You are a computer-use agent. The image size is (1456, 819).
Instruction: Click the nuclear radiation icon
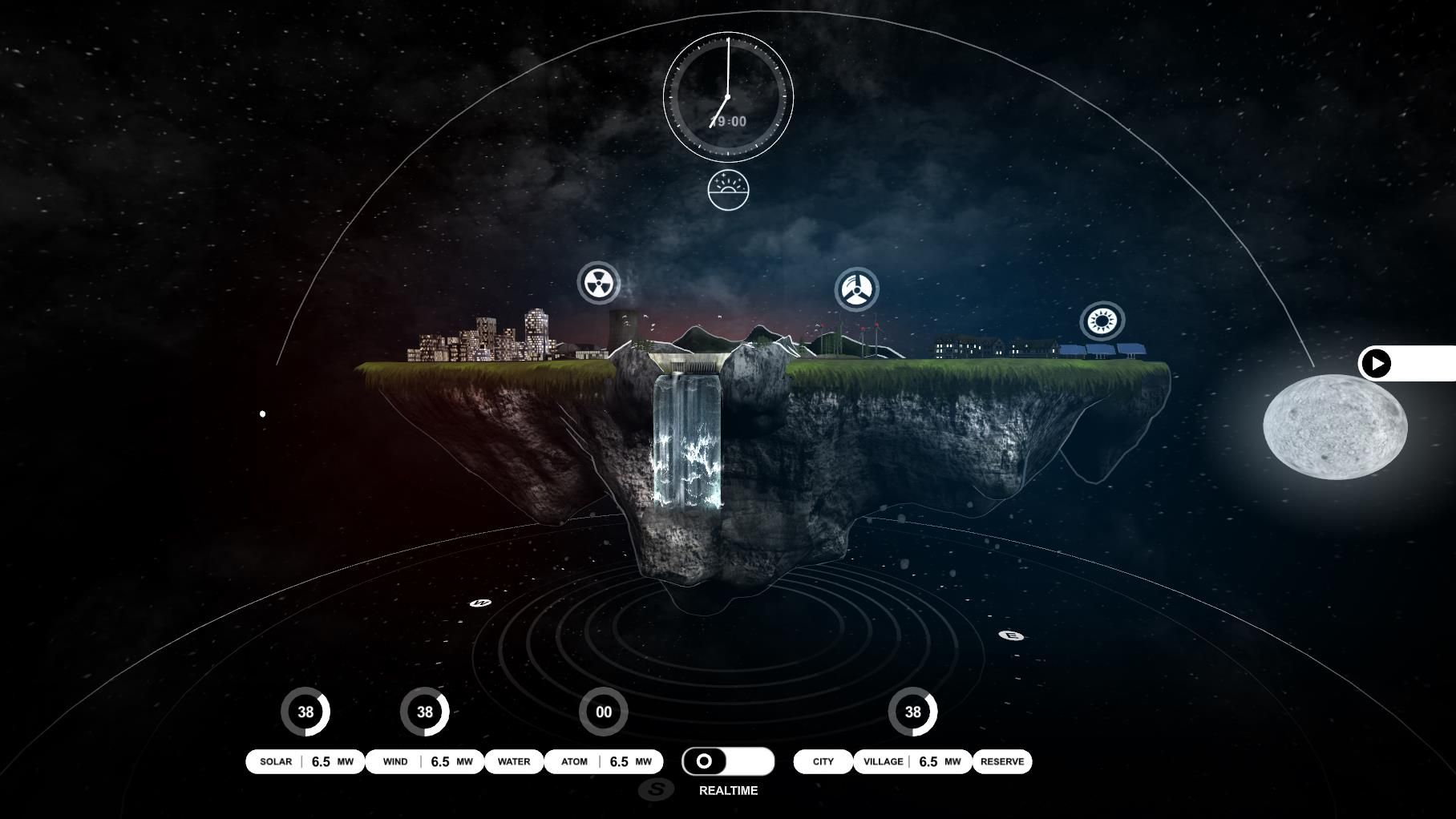(x=599, y=283)
